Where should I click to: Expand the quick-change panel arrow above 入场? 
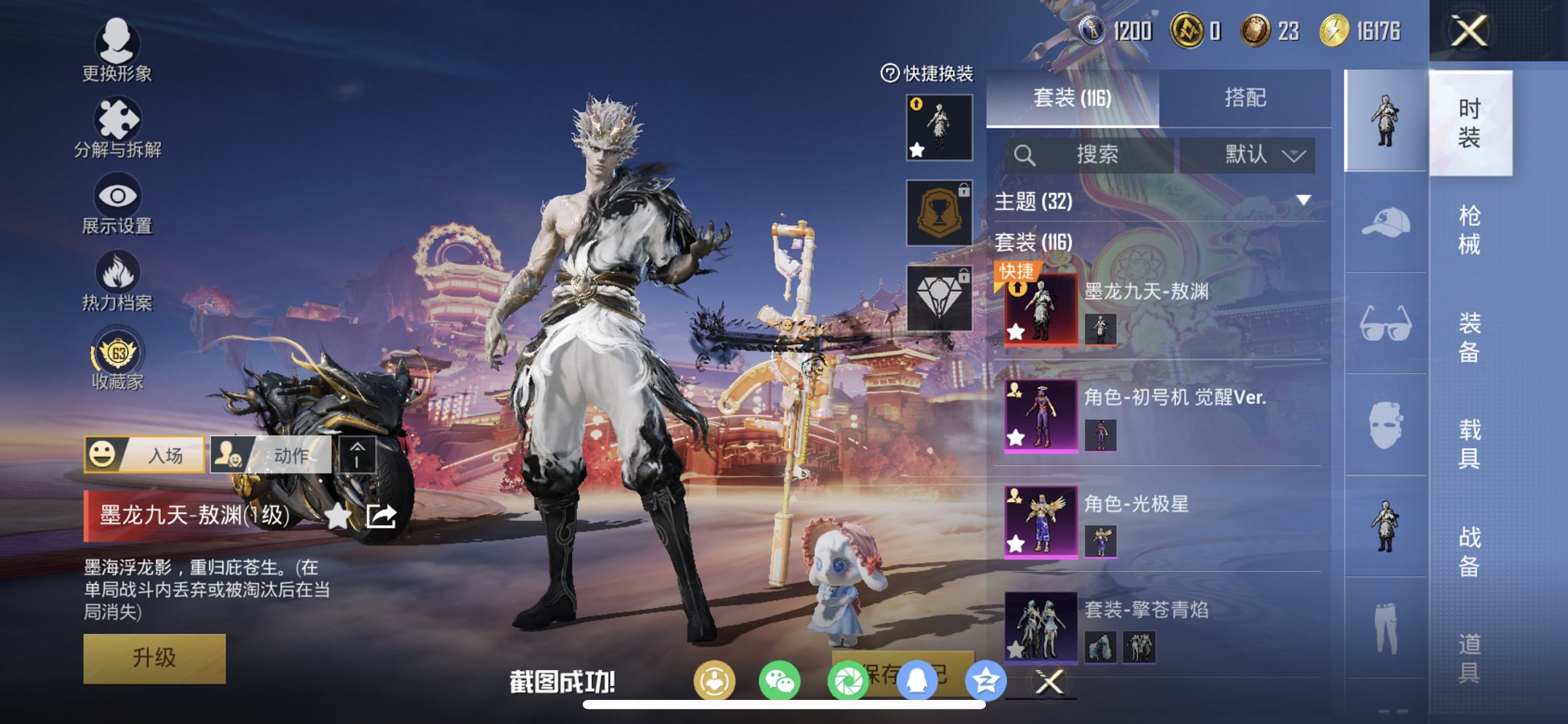coord(356,454)
